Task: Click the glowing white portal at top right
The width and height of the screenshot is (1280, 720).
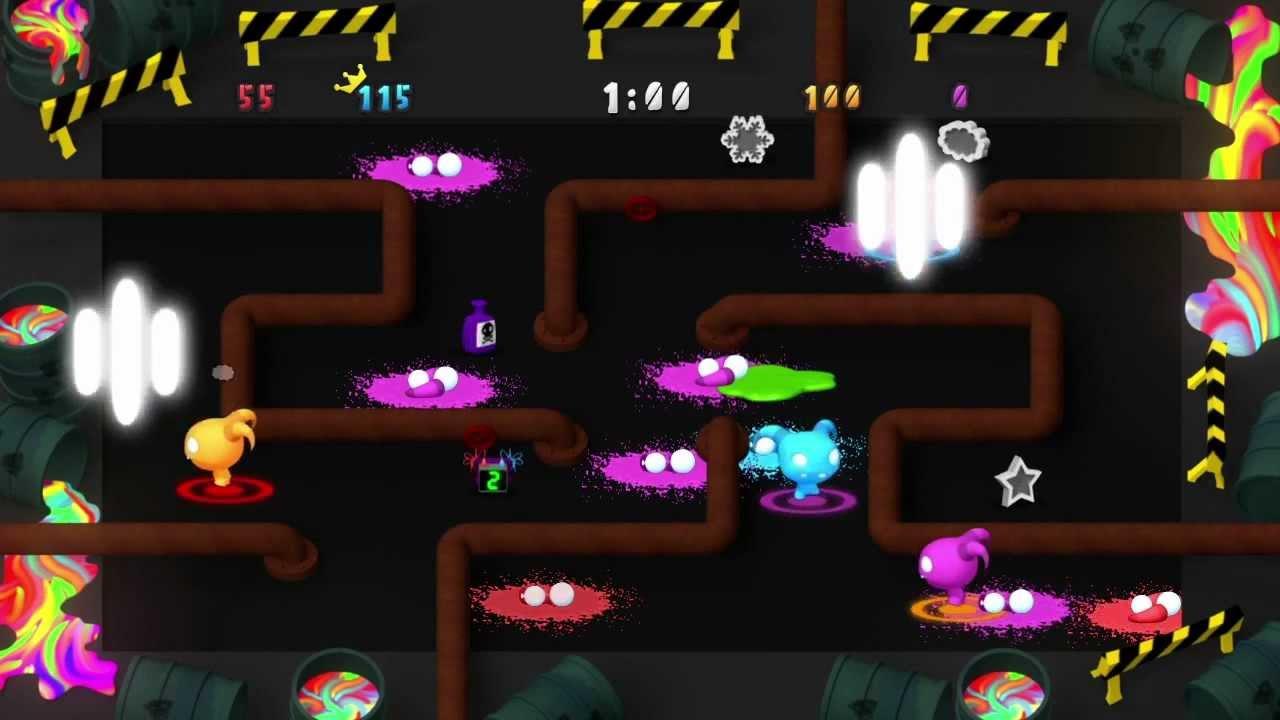Action: [x=908, y=200]
